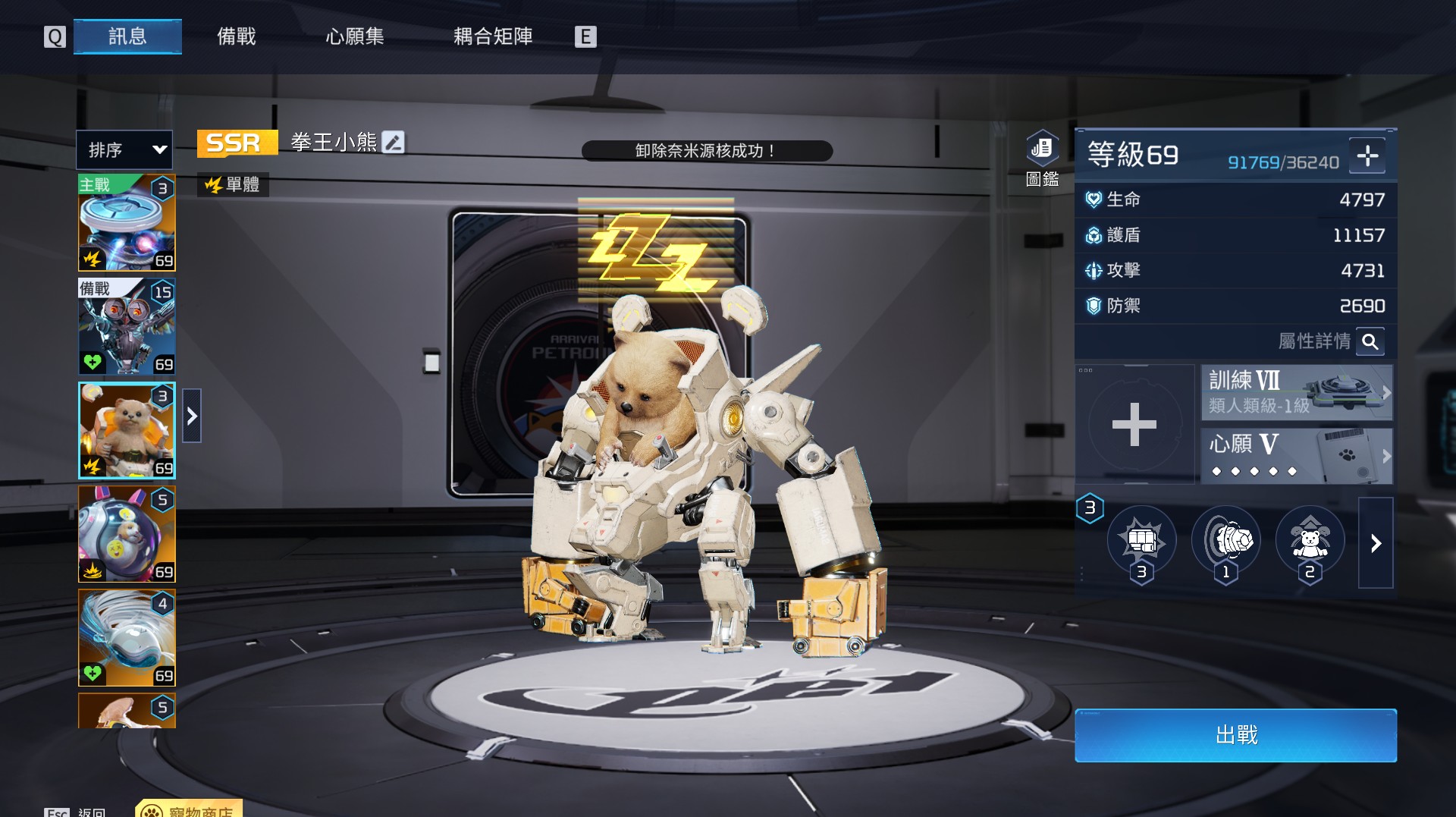
Task: View 屬性詳情 with magnifier button
Action: 1370,341
